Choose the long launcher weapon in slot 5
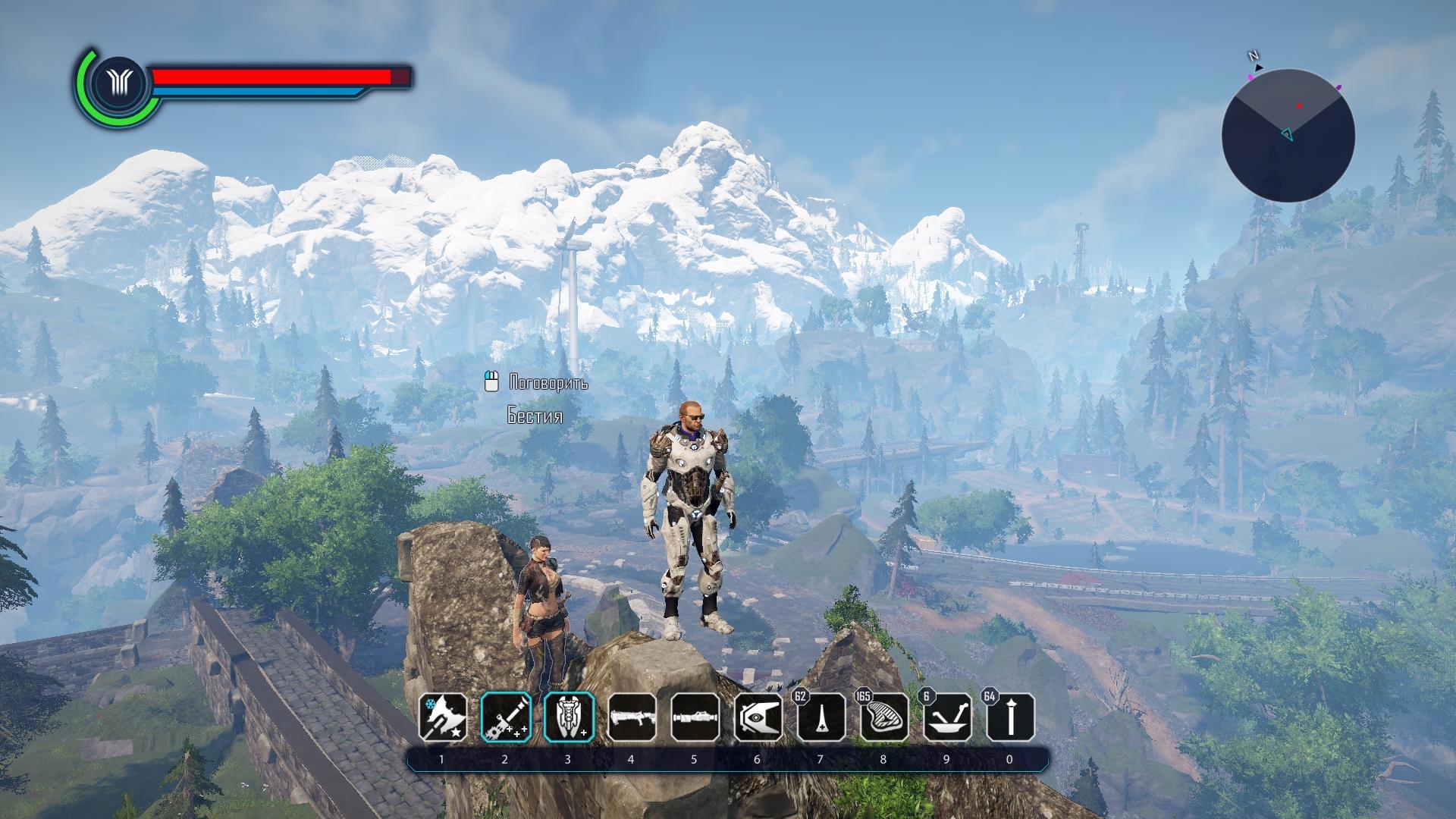The image size is (1456, 819). pos(695,717)
